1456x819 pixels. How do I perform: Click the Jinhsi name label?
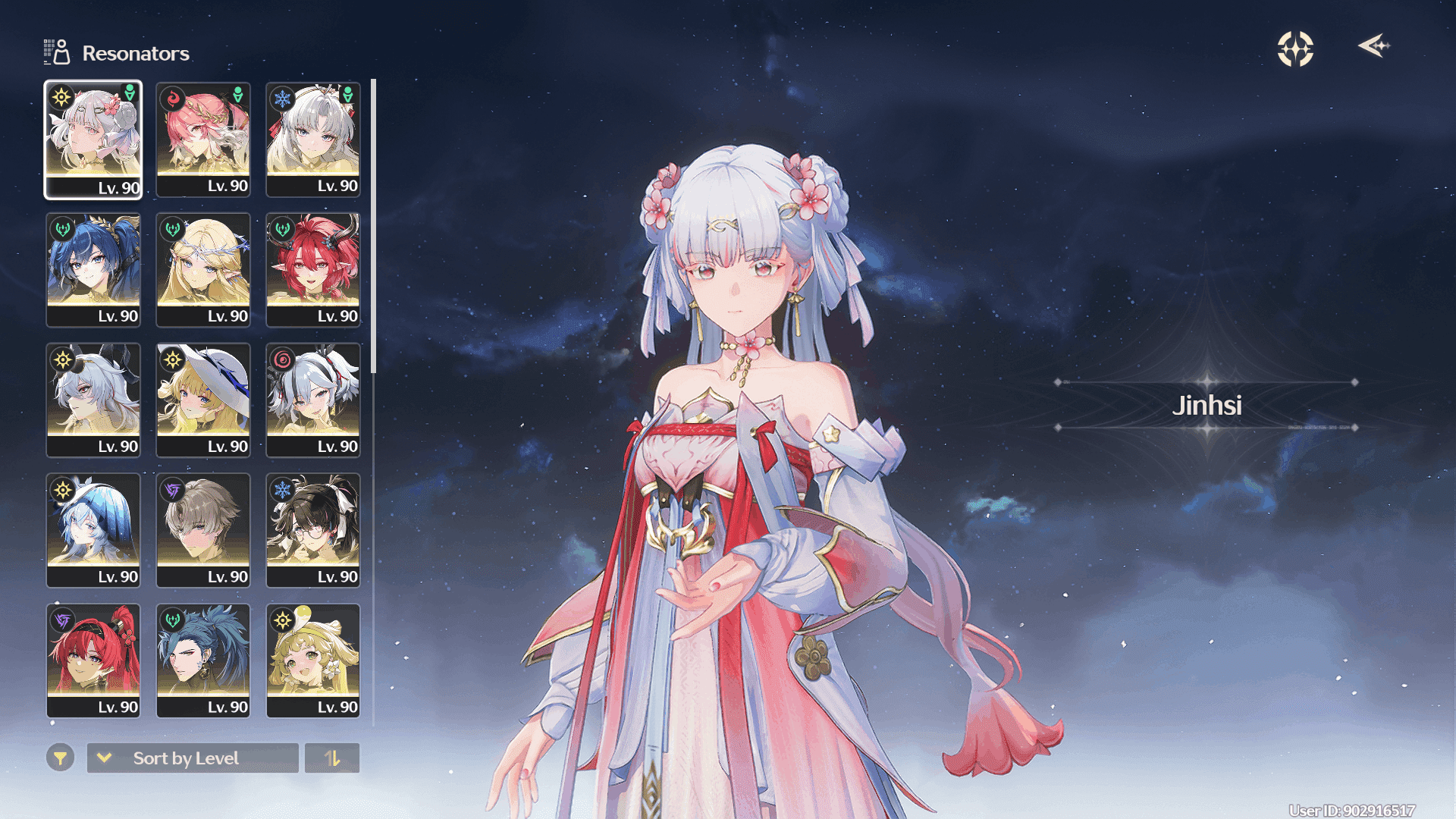tap(1204, 406)
